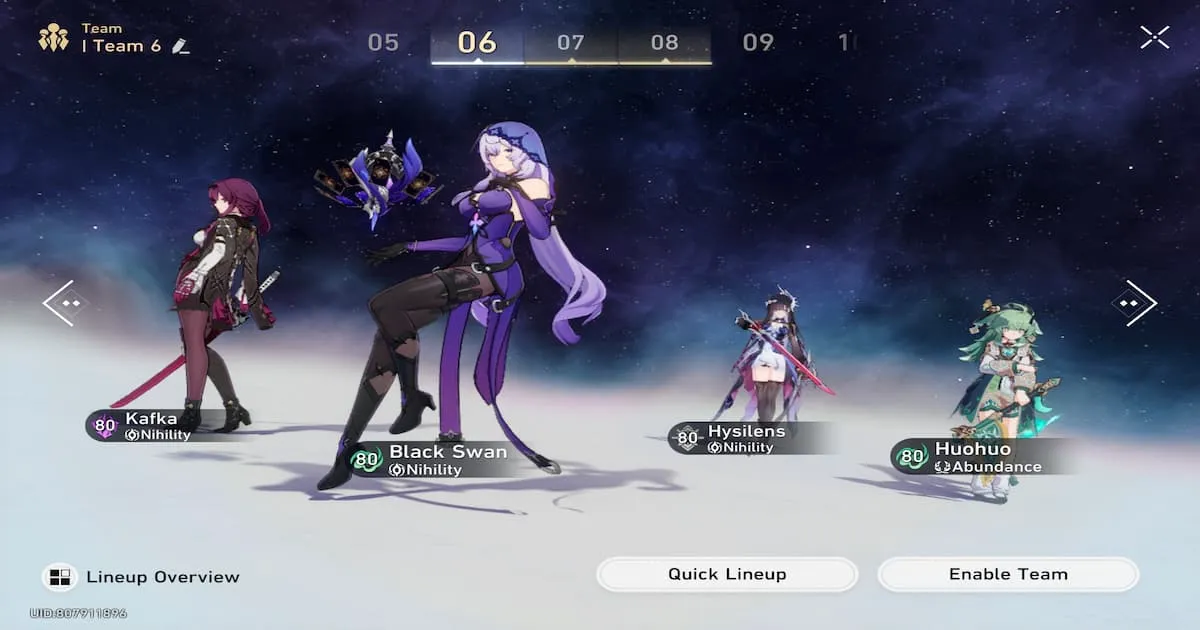Click the Enable Team button

coord(1008,574)
